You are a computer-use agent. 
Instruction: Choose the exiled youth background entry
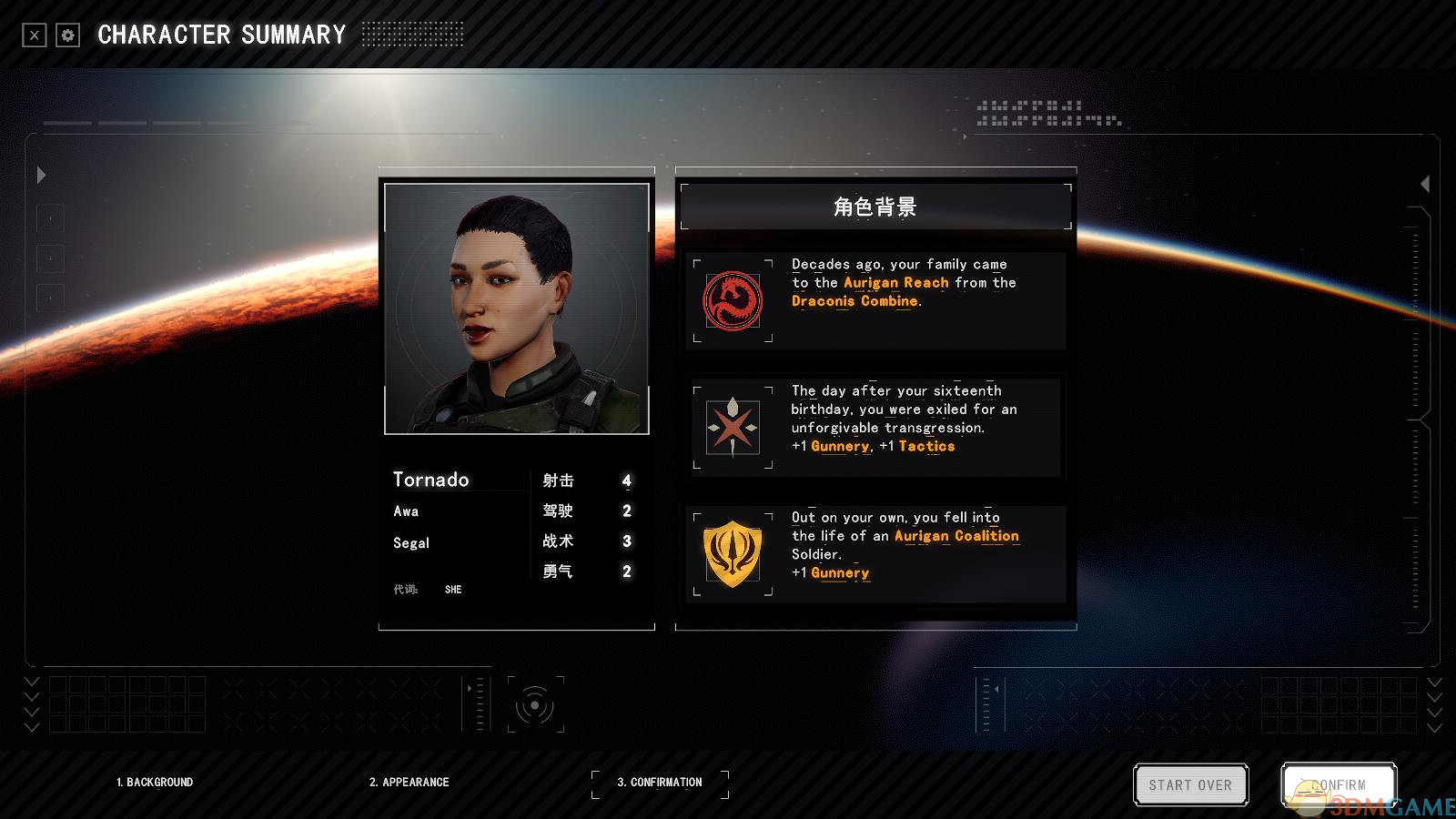point(875,426)
